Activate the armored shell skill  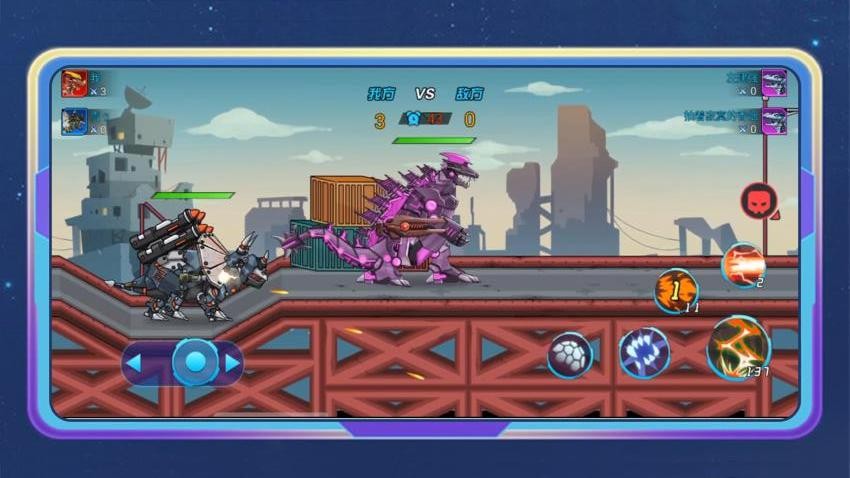click(x=570, y=355)
